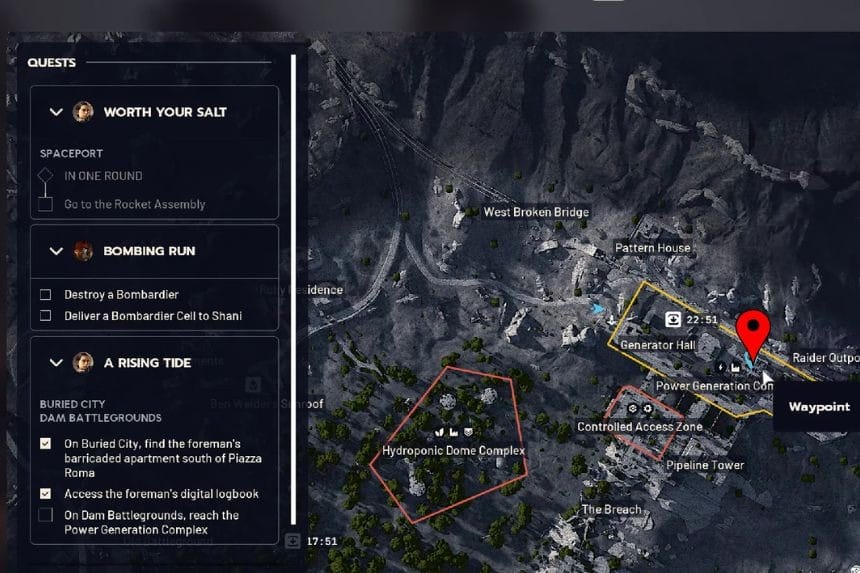Toggle the Go to the Rocket Assembly checkbox
Image resolution: width=860 pixels, height=573 pixels.
[45, 204]
